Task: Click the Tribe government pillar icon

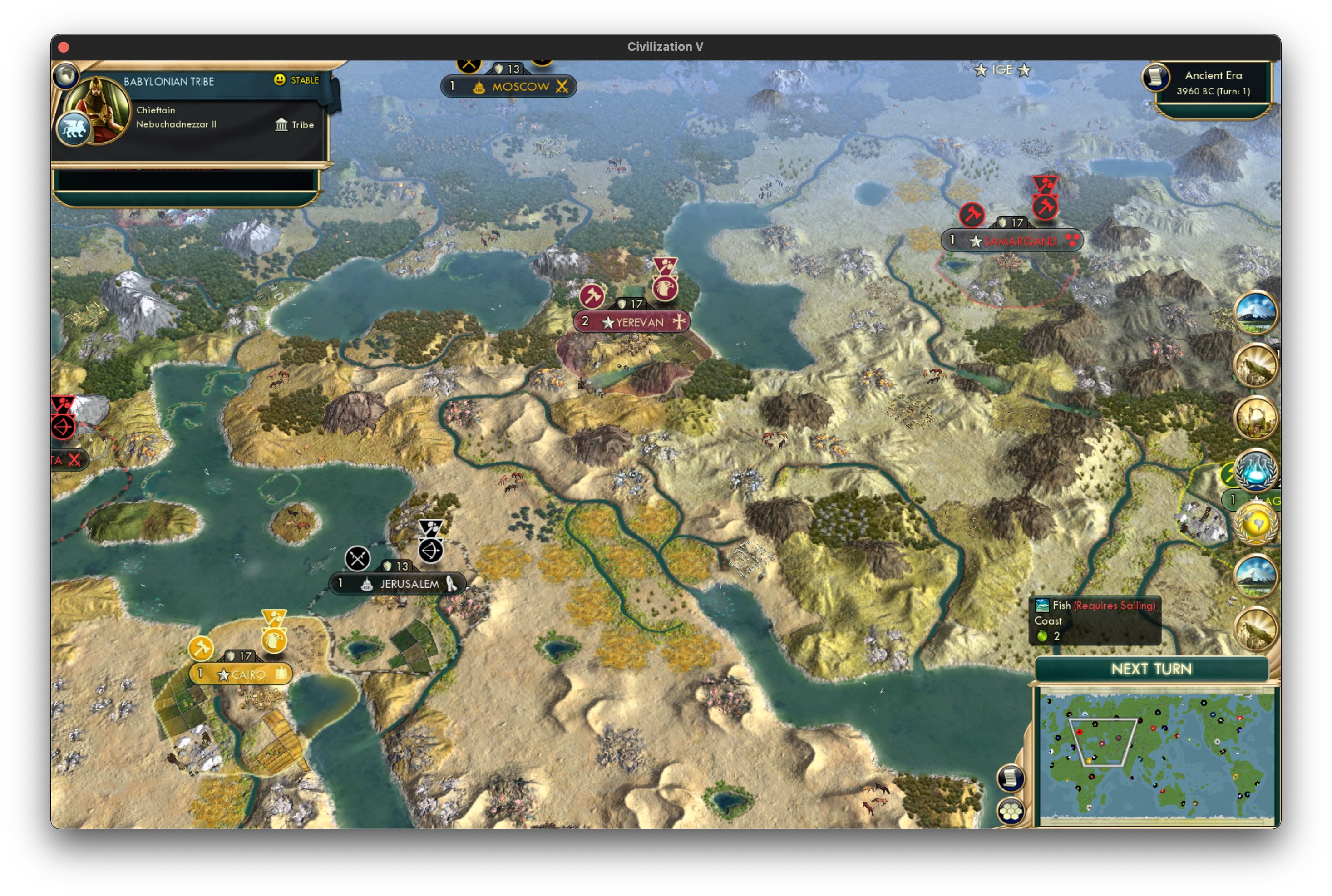Action: tap(282, 124)
